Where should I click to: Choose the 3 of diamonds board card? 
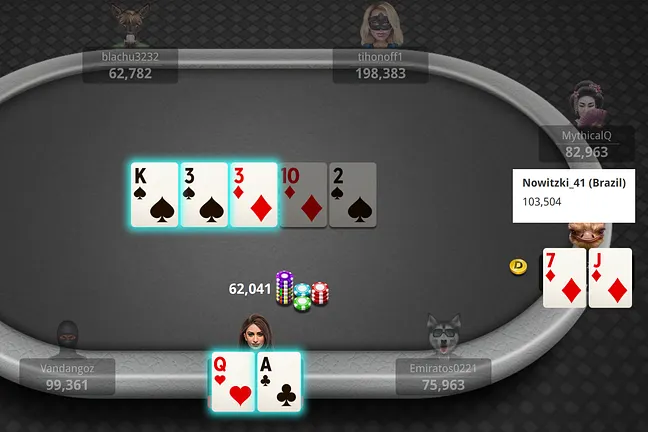(253, 195)
